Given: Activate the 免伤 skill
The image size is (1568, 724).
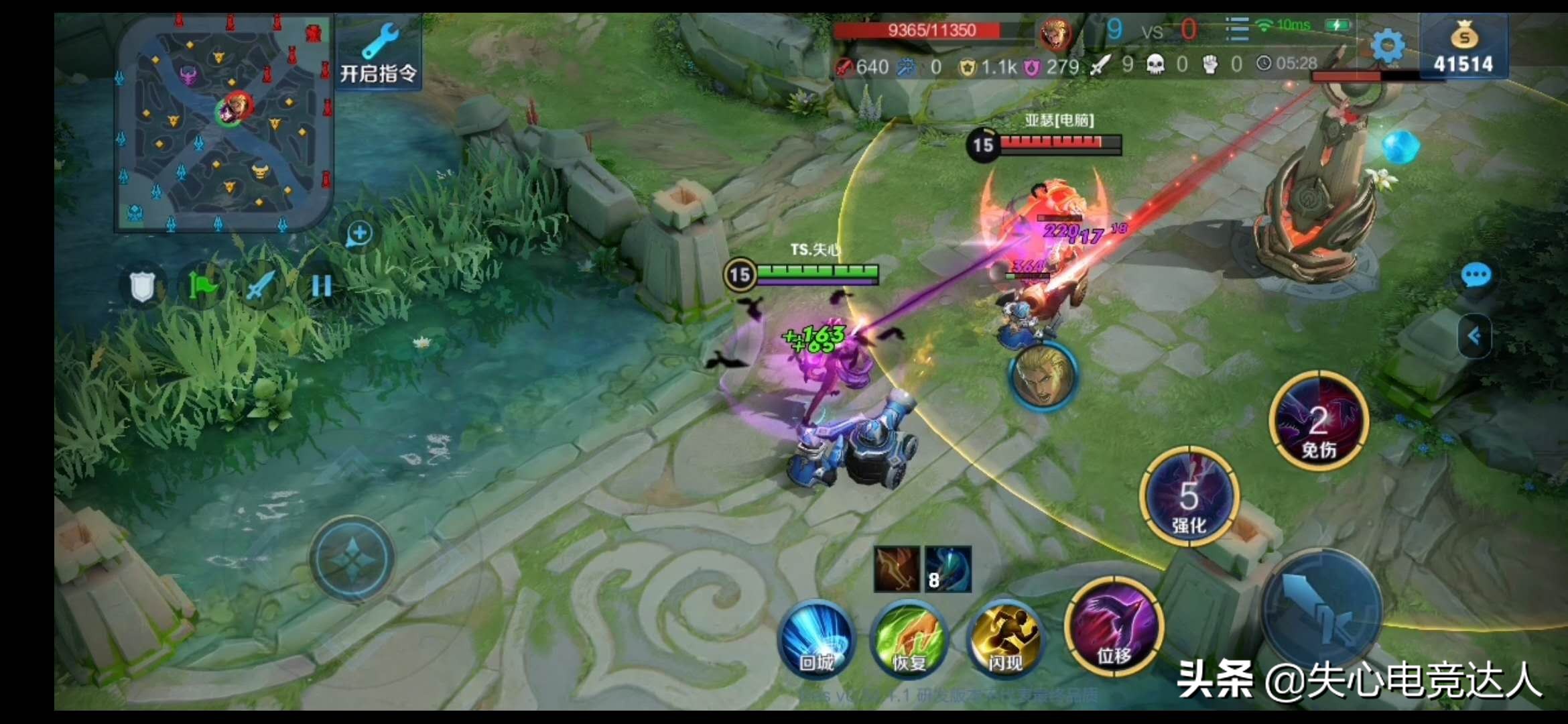Looking at the screenshot, I should pos(1319,421).
